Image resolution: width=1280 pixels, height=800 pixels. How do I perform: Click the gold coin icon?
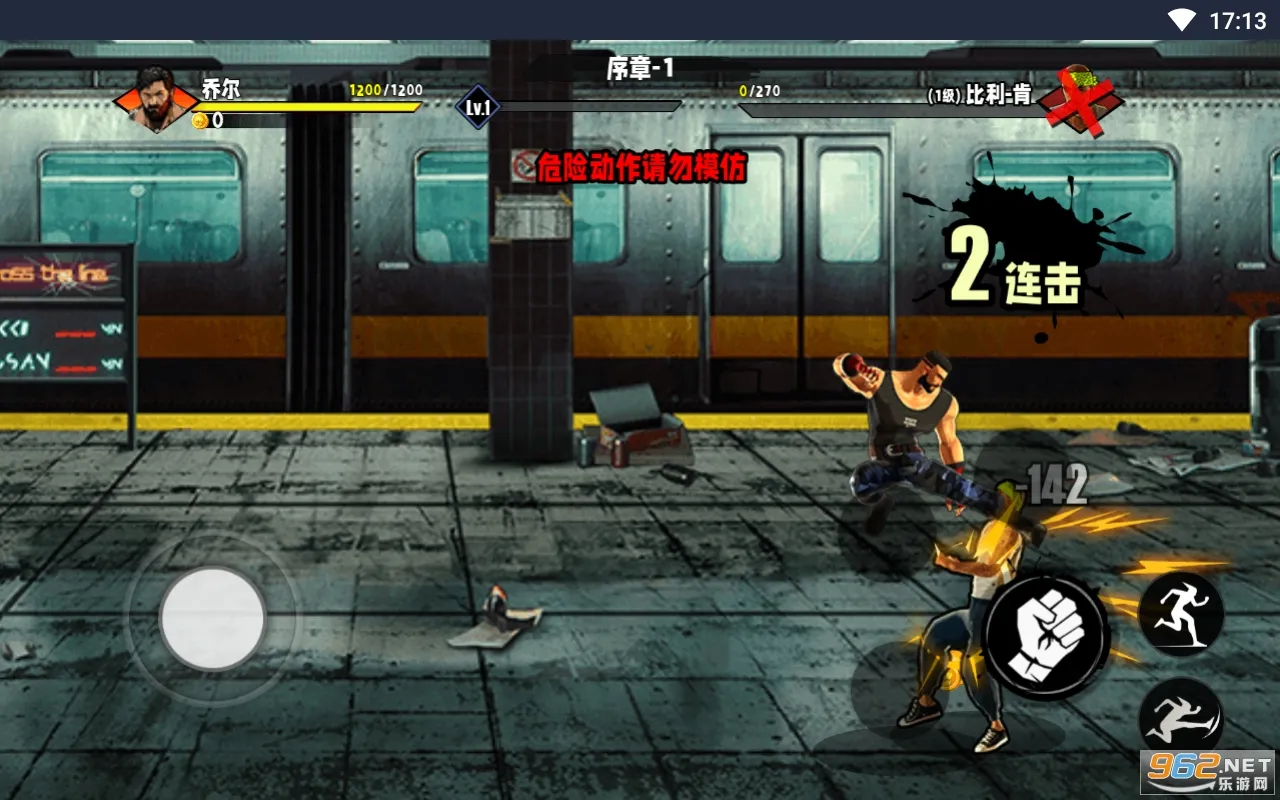pyautogui.click(x=200, y=121)
